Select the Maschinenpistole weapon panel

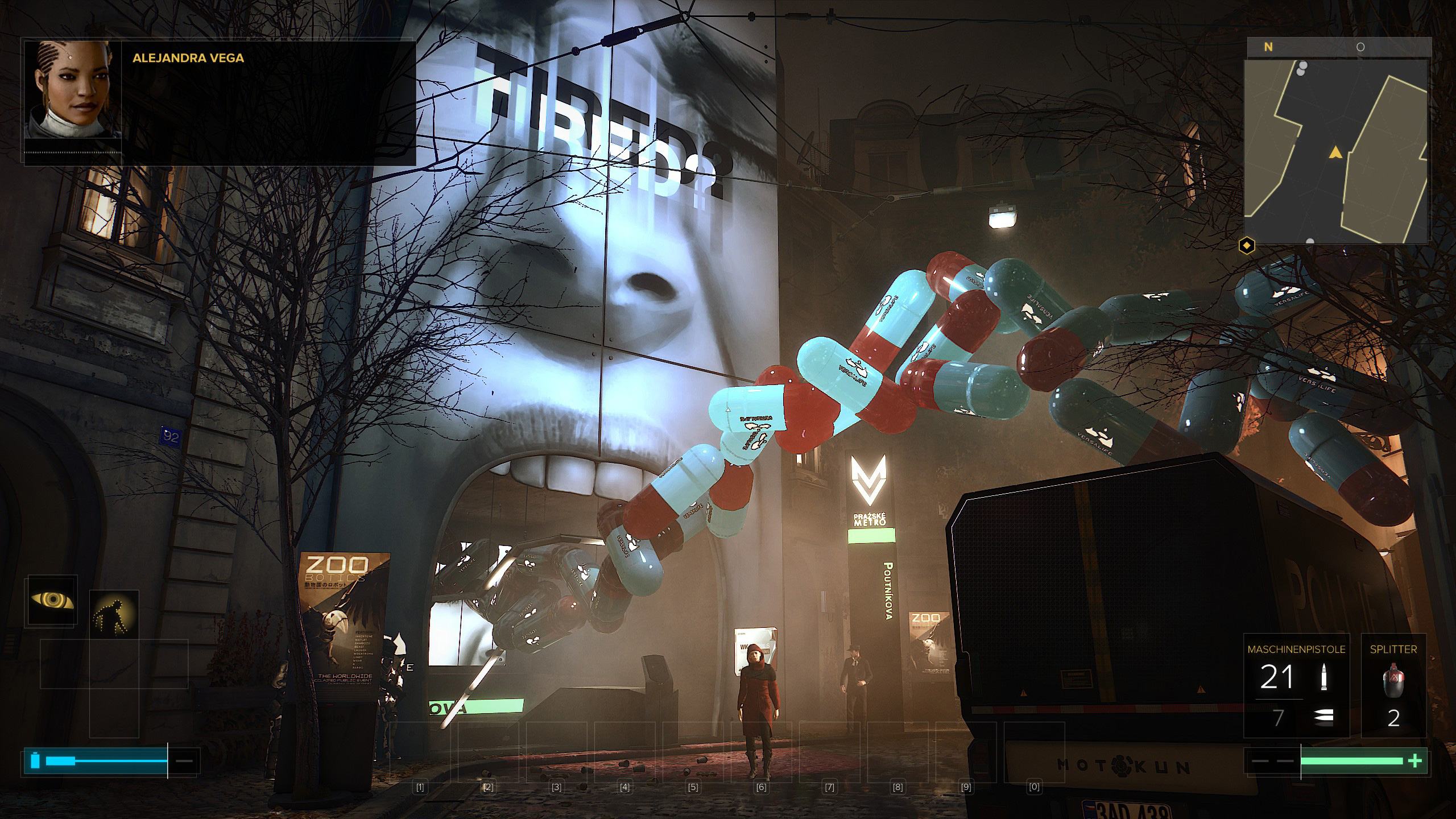(1296, 685)
